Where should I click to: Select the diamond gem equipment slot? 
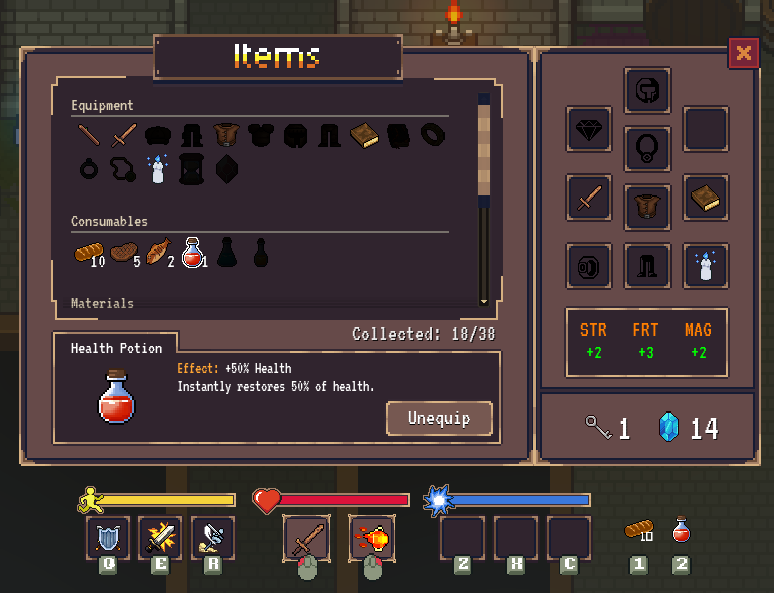tap(588, 129)
